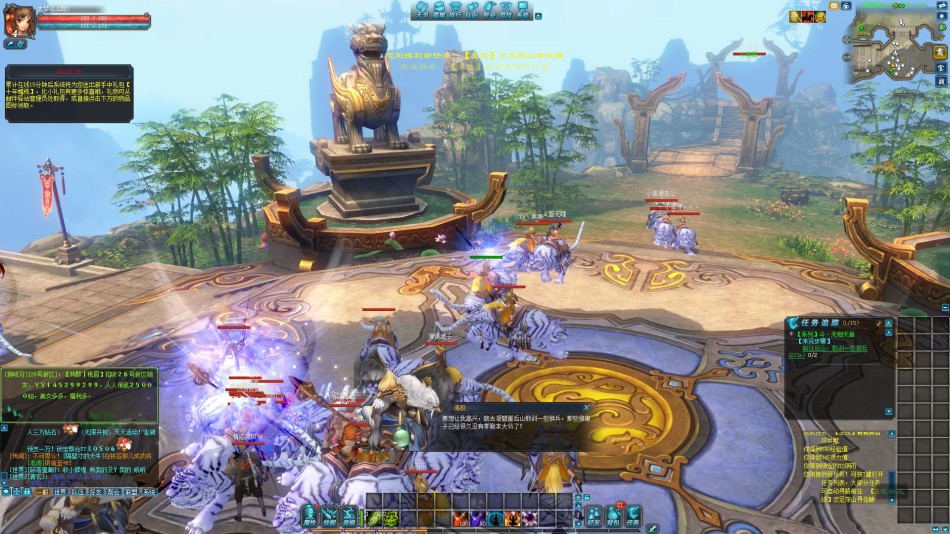Click the mounted rider buff icon
The image size is (950, 534).
click(808, 17)
